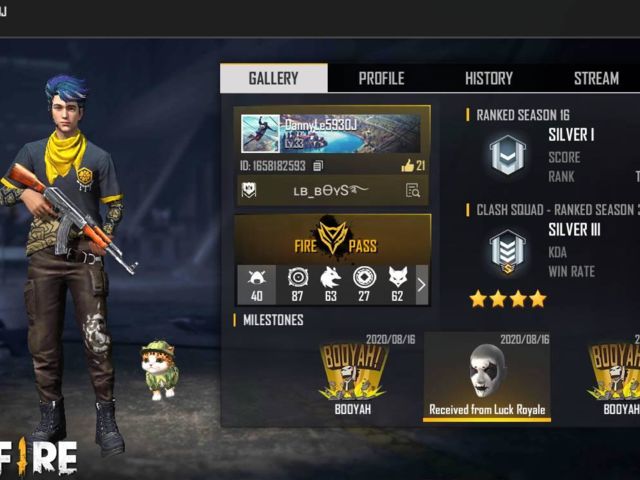Click the player avatar banner thumbnail
Viewport: 640px width, 480px height.
pos(260,133)
